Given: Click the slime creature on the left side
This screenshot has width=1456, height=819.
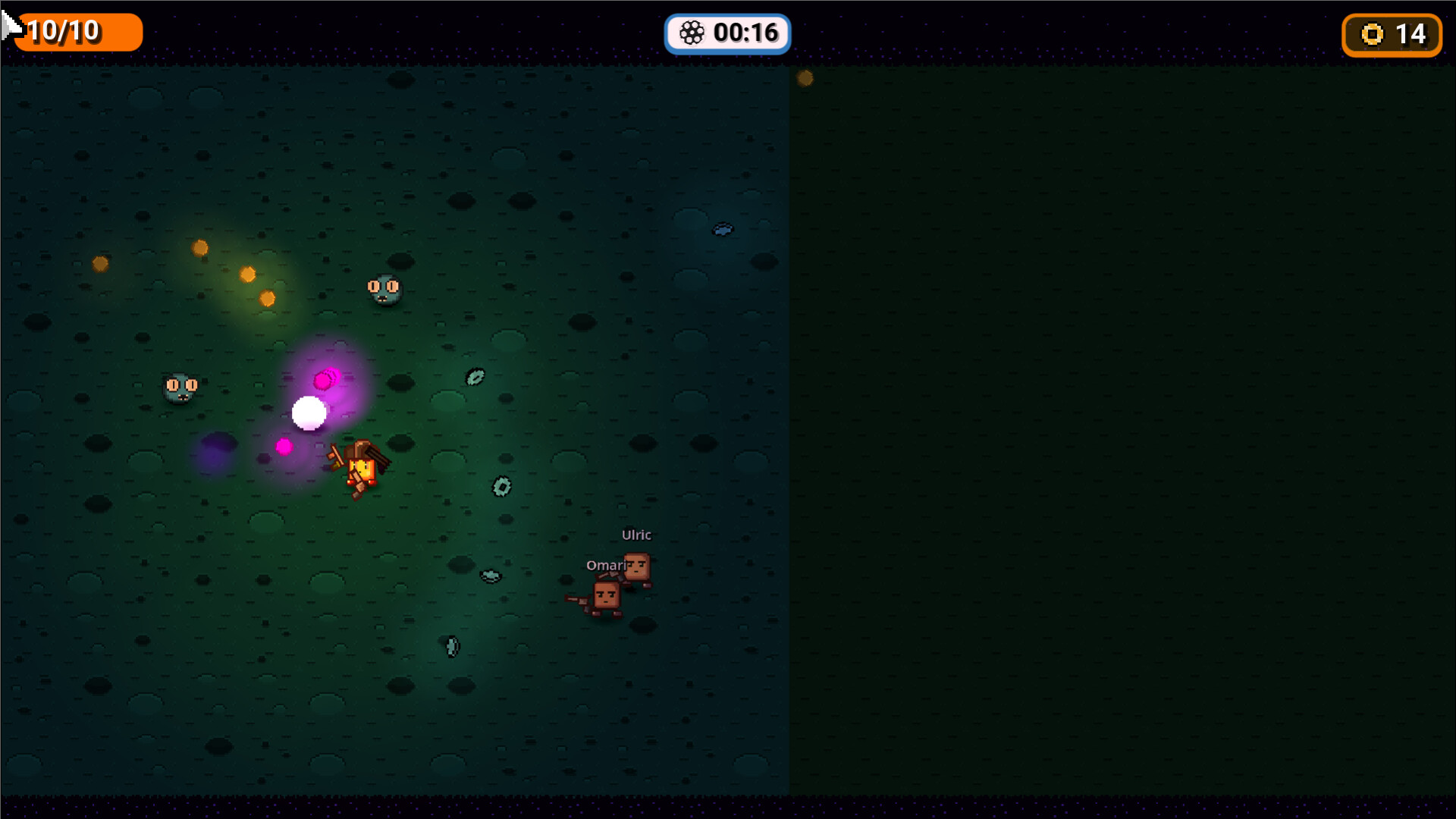Looking at the screenshot, I should tap(180, 387).
